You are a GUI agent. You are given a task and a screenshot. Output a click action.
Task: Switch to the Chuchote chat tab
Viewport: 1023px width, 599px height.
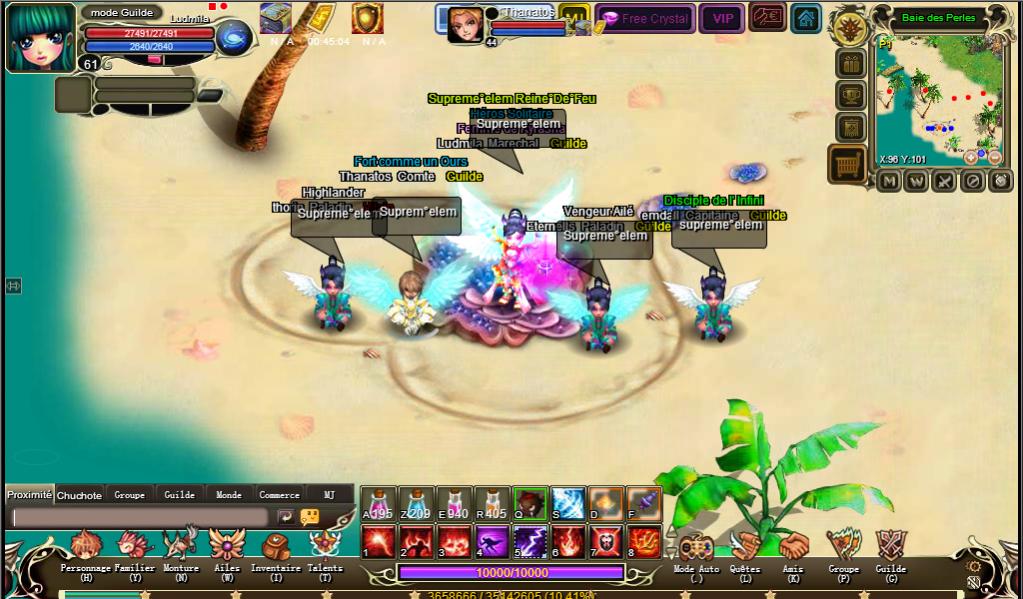pos(79,495)
